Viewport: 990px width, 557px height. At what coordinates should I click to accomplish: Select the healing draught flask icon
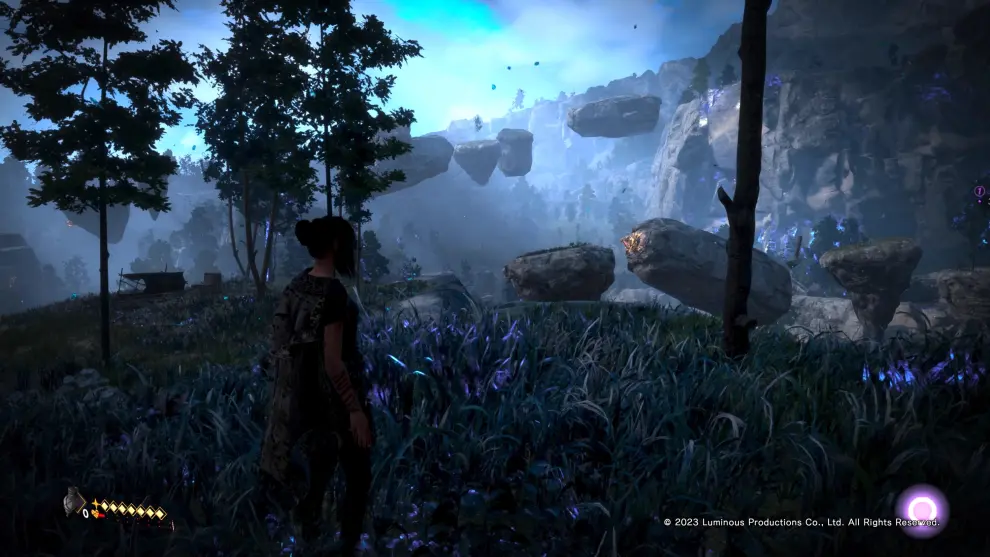[75, 499]
